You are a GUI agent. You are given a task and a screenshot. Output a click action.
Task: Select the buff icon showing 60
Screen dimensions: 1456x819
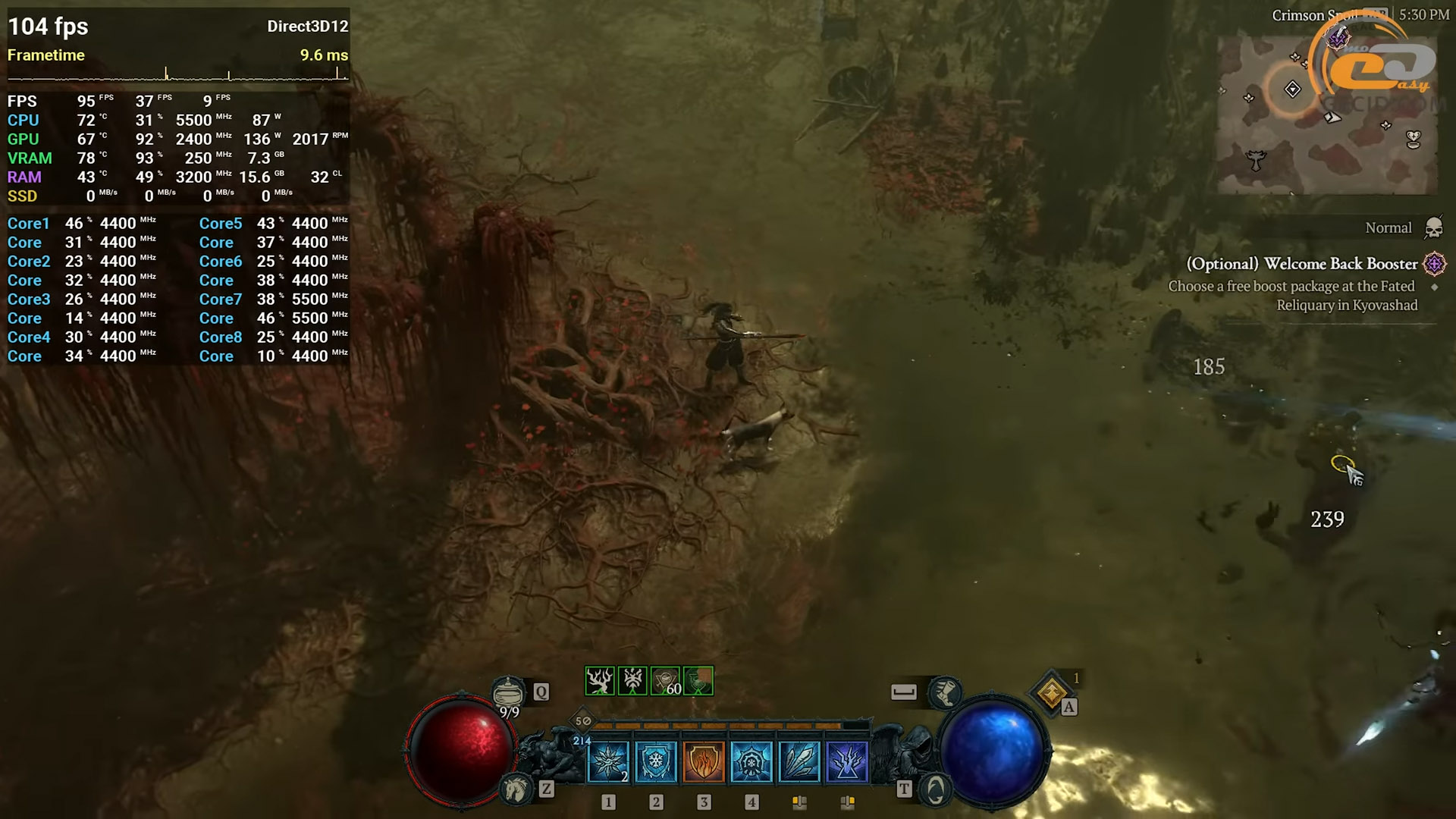tap(666, 681)
